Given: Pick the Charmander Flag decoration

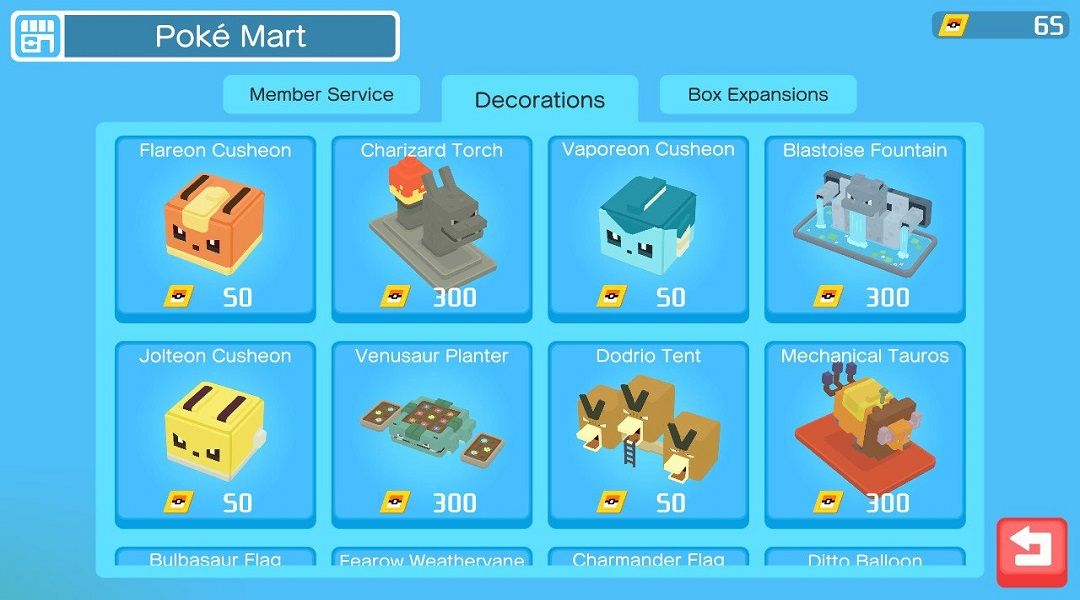Looking at the screenshot, I should coord(648,558).
